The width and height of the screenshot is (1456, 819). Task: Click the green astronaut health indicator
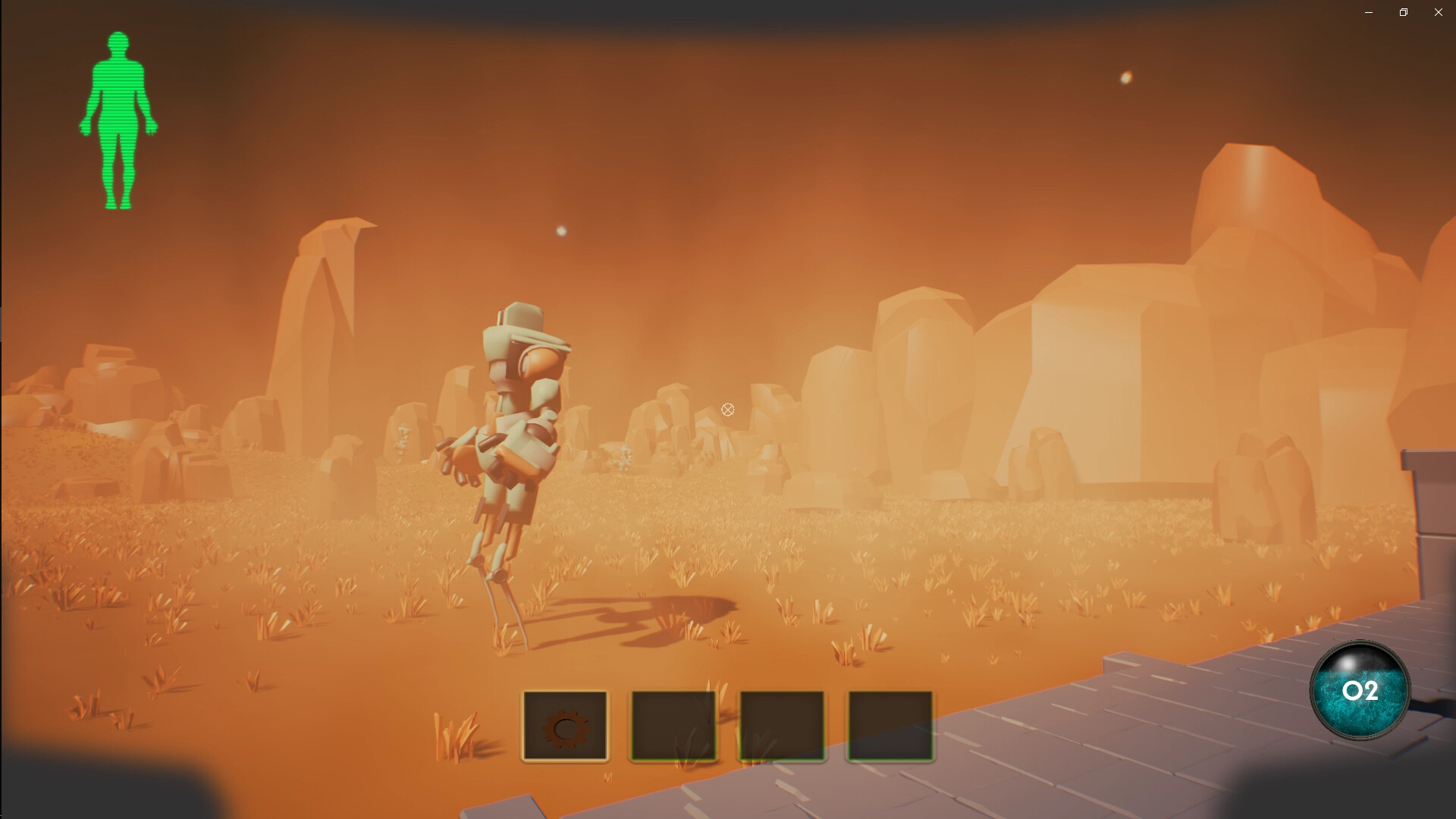pyautogui.click(x=119, y=118)
